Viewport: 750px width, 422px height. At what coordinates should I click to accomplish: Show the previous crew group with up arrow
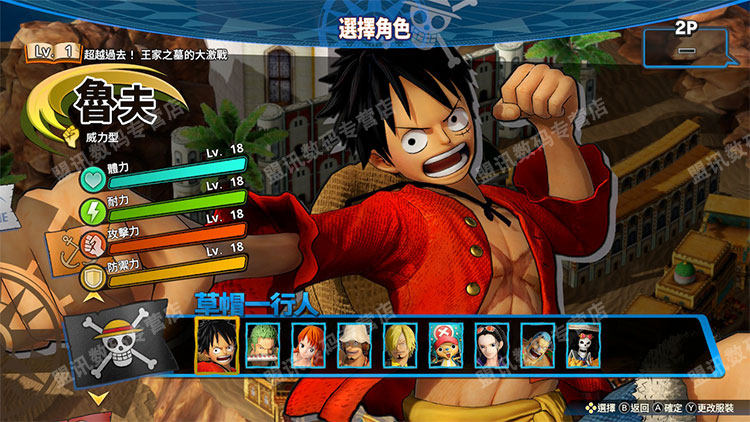pos(97,296)
